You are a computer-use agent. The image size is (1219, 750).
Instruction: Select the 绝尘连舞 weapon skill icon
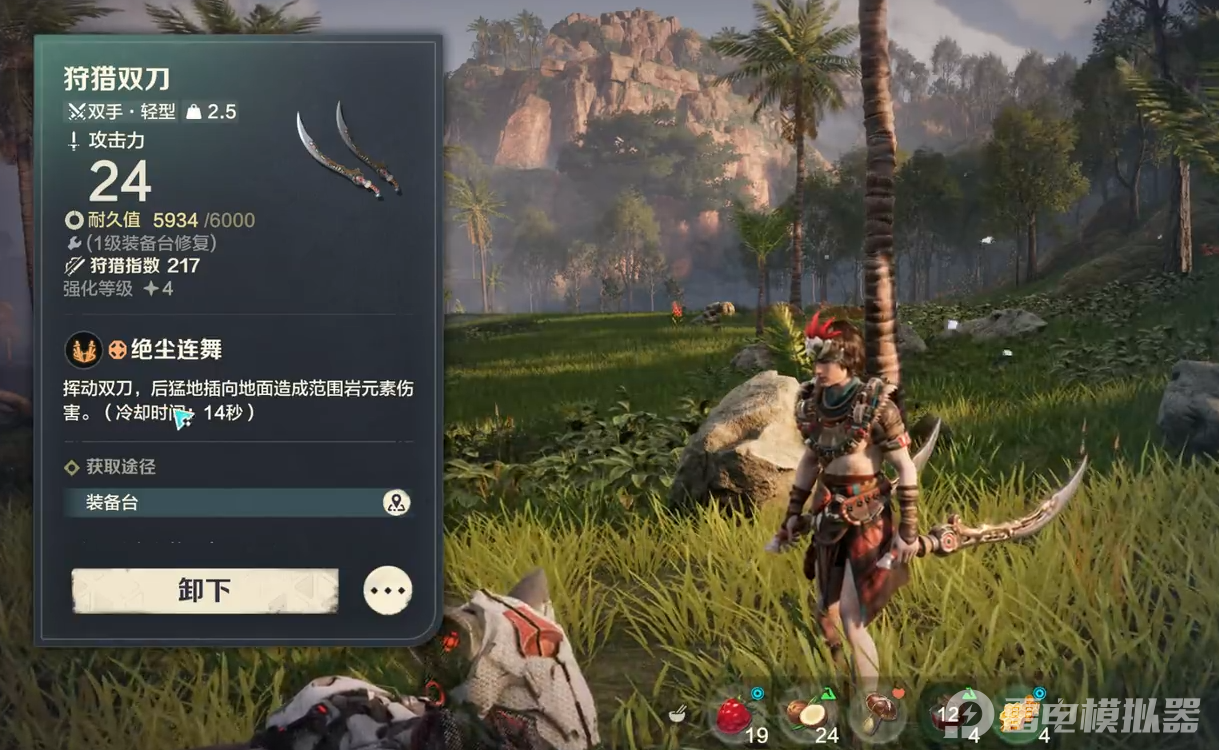(x=84, y=349)
